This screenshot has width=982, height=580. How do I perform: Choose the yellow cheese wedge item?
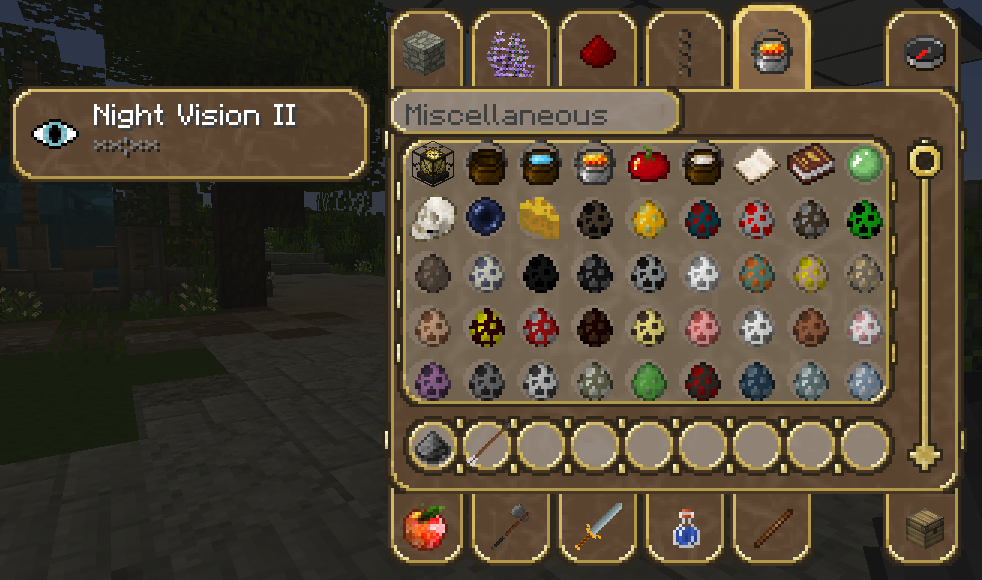point(540,217)
